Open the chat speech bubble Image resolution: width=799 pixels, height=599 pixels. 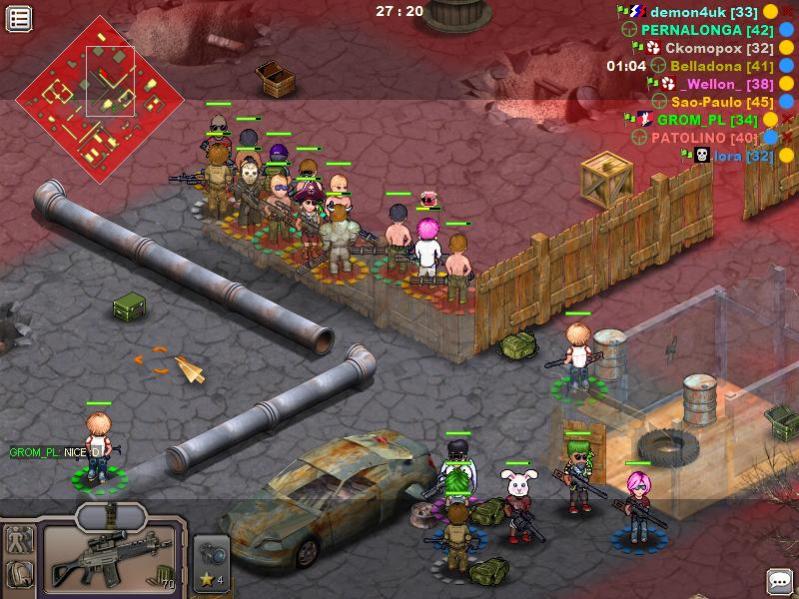[779, 581]
